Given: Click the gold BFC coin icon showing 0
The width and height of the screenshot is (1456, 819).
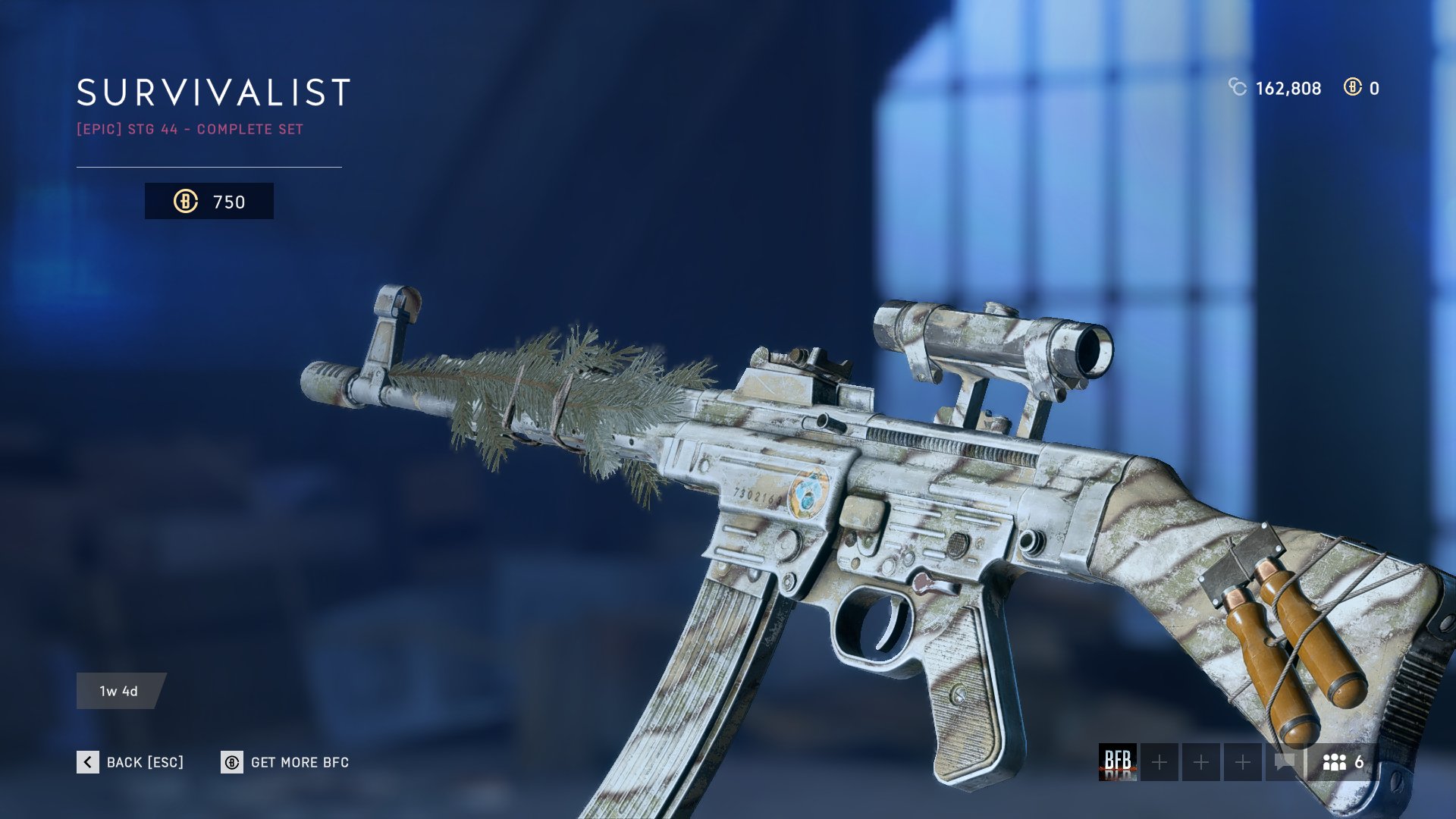Looking at the screenshot, I should (1354, 89).
